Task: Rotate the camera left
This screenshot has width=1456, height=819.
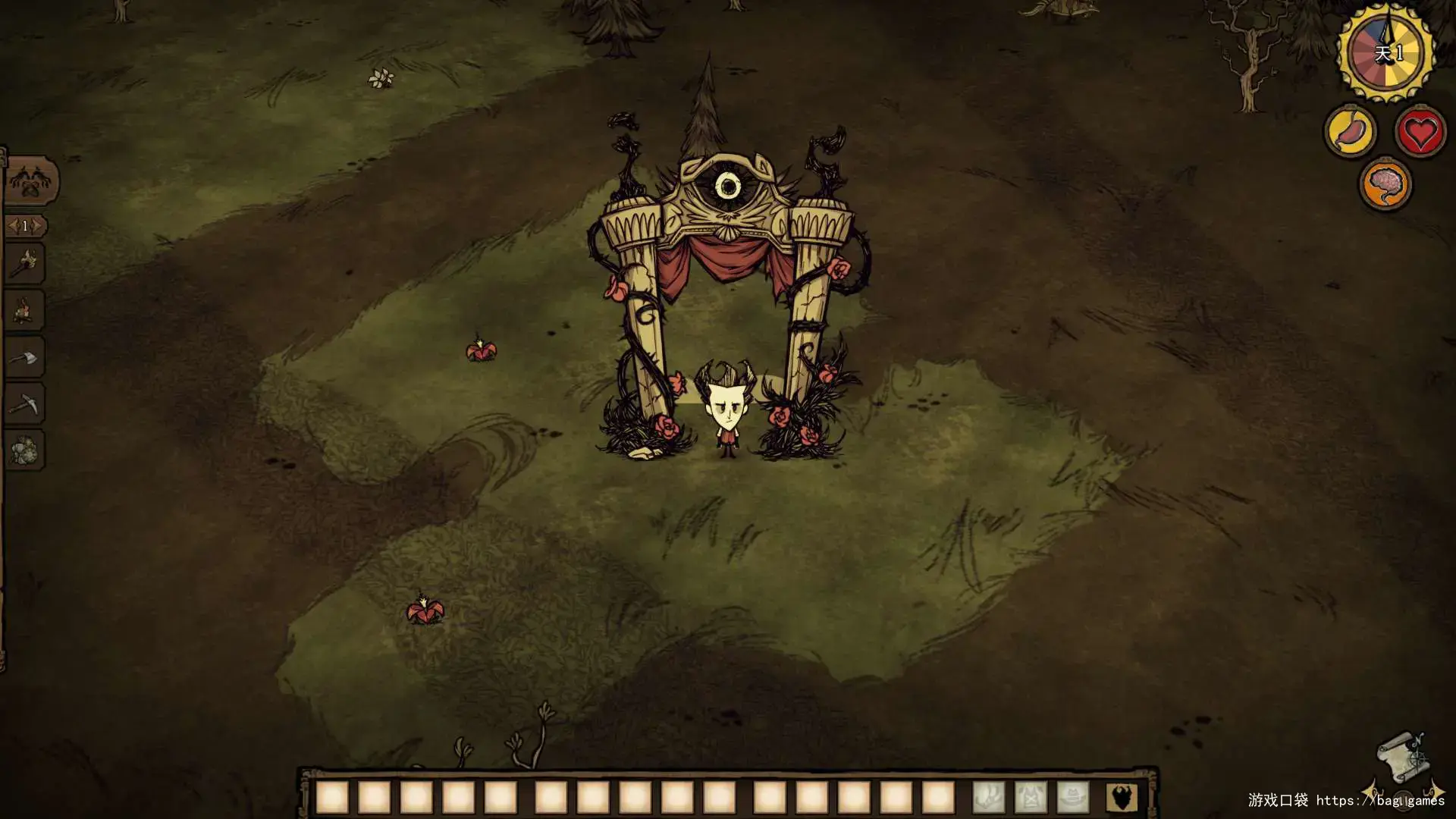Action: (x=1373, y=791)
